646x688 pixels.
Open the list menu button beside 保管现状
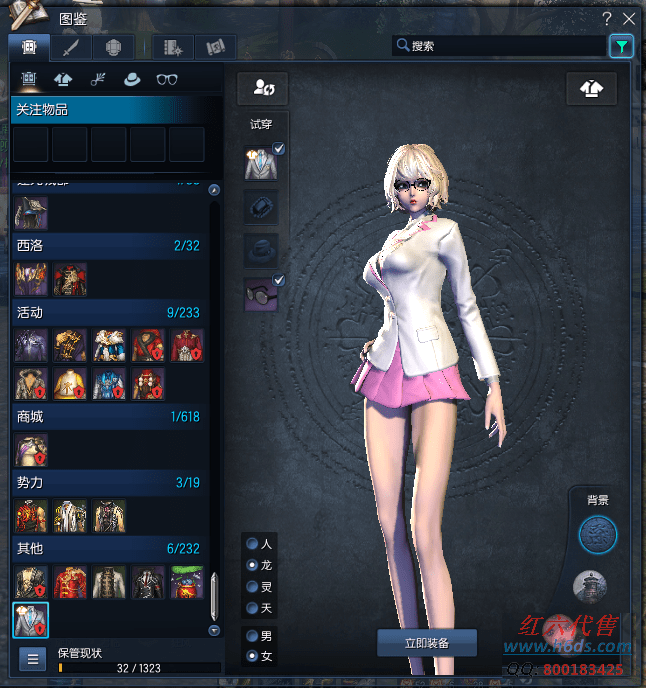click(32, 659)
